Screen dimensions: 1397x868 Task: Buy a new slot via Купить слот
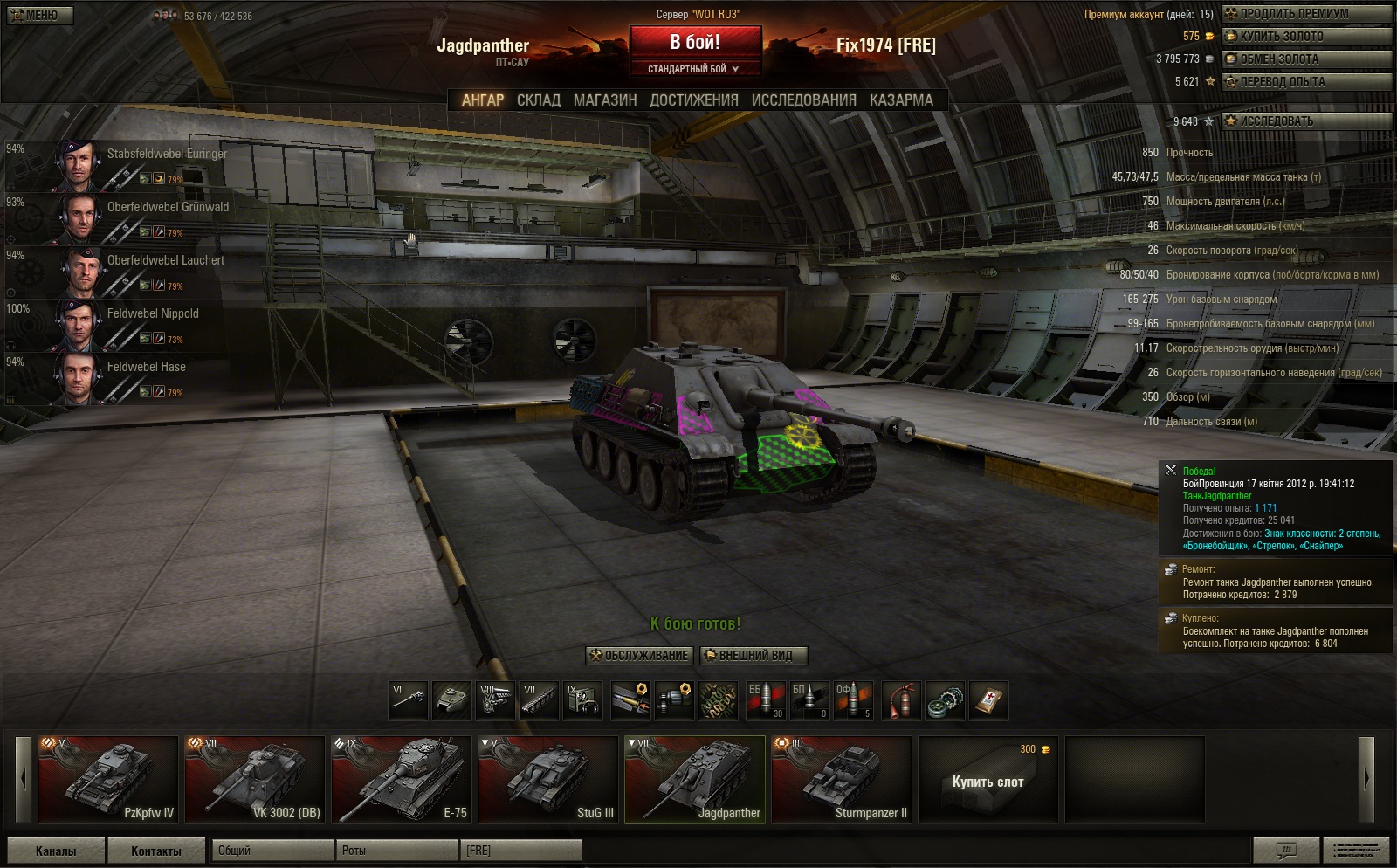[988, 780]
